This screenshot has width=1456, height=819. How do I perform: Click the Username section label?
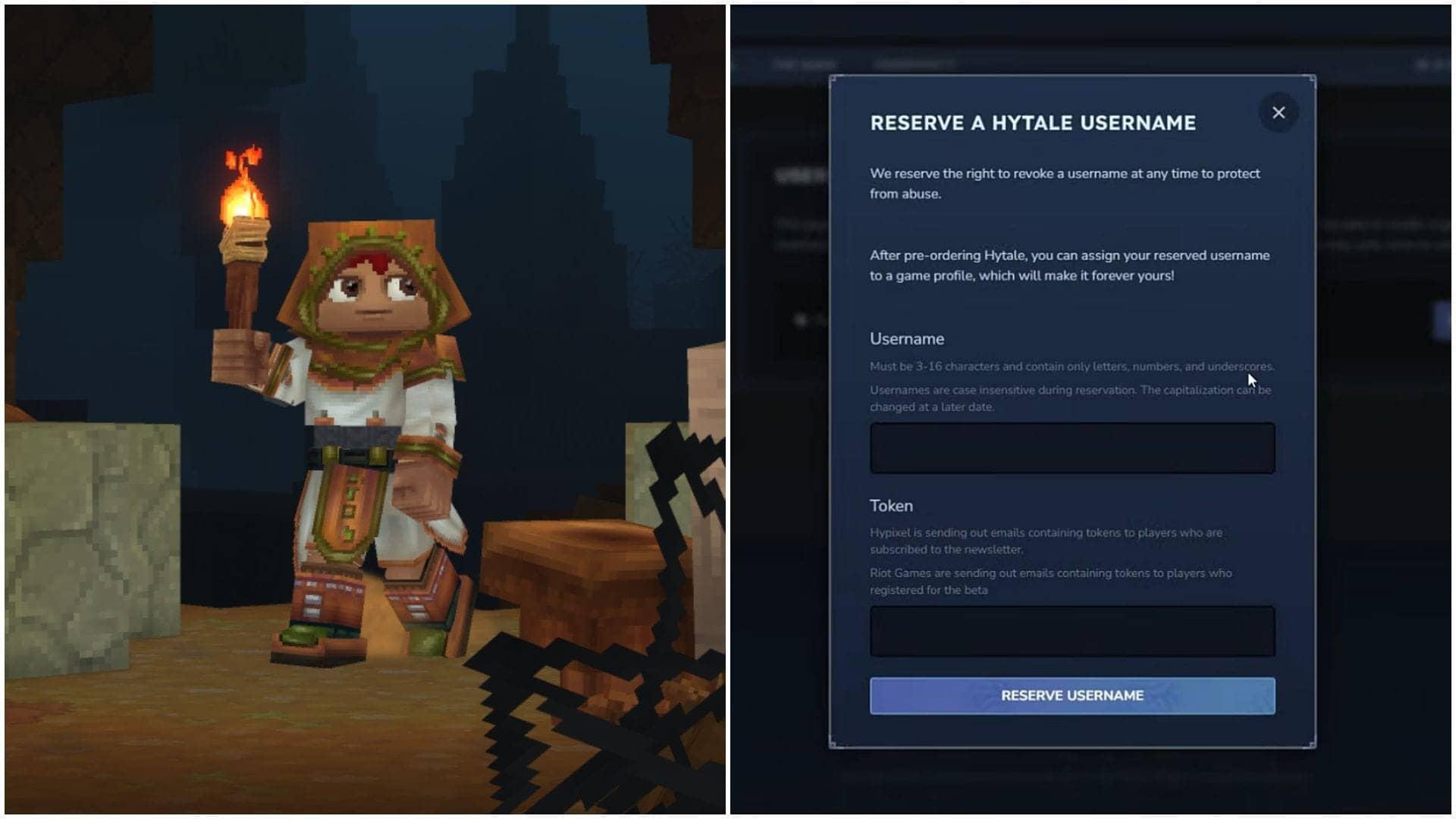[x=907, y=339]
